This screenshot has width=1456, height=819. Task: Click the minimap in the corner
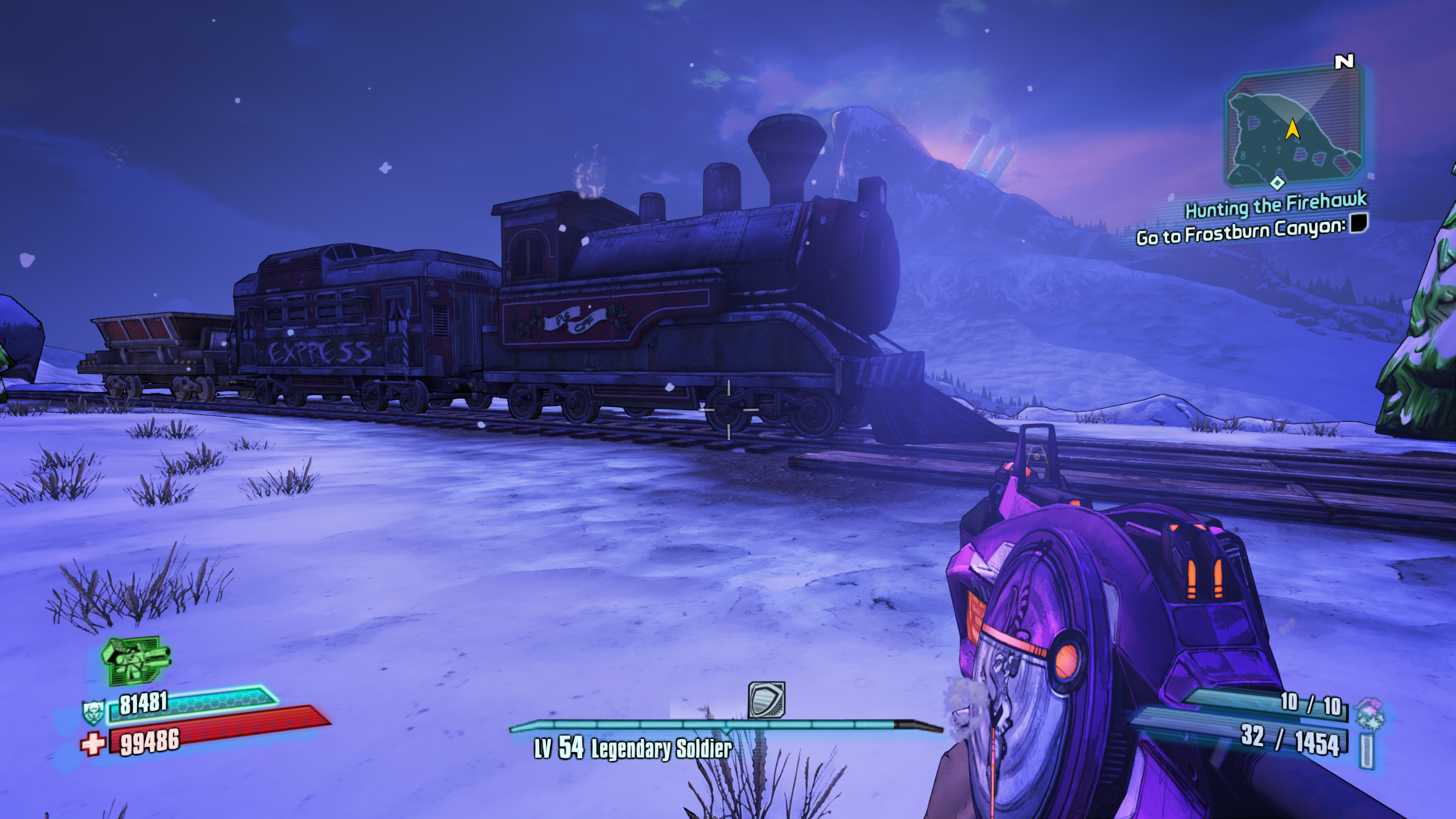1294,128
